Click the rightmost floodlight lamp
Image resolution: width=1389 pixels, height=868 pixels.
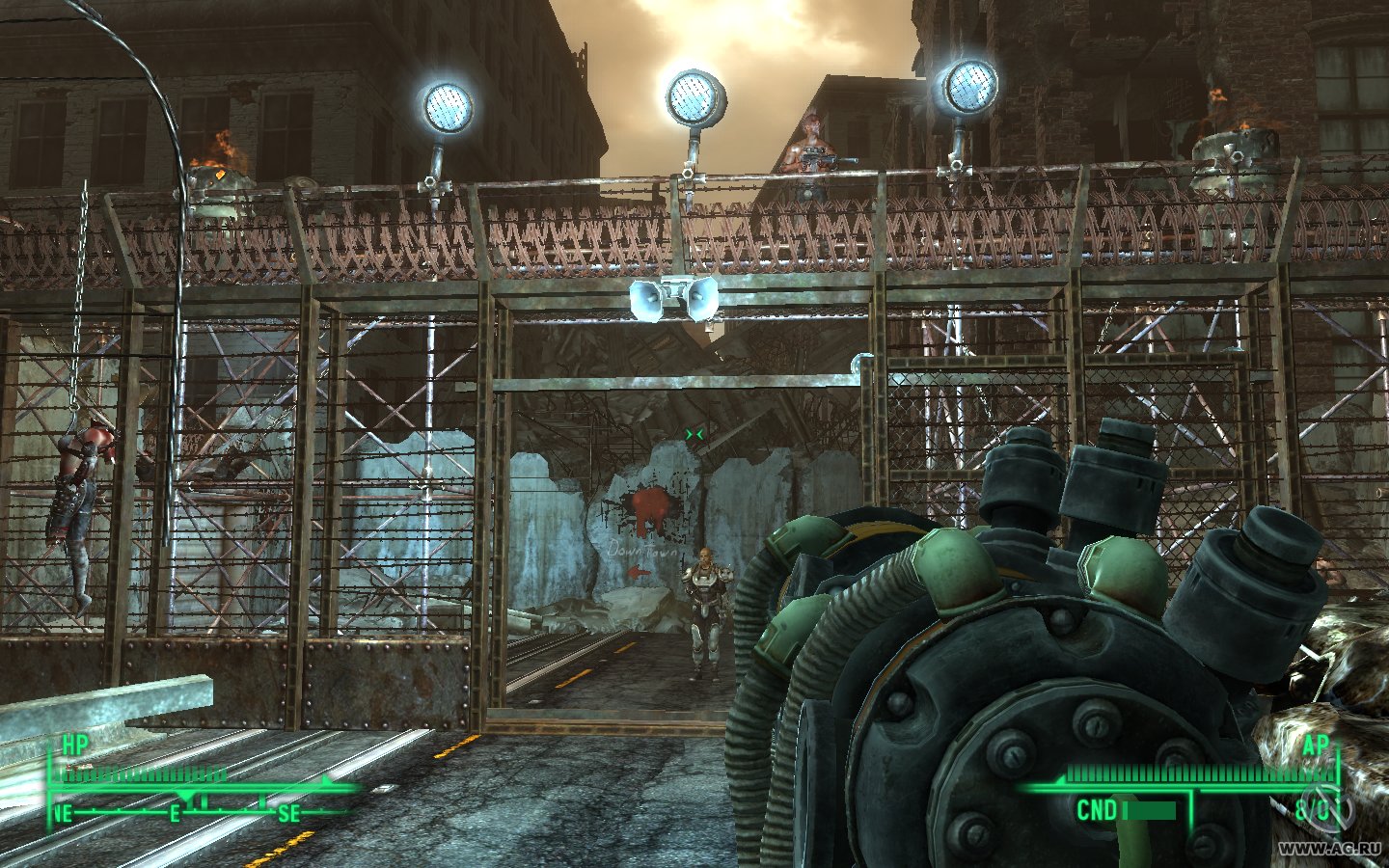click(972, 87)
